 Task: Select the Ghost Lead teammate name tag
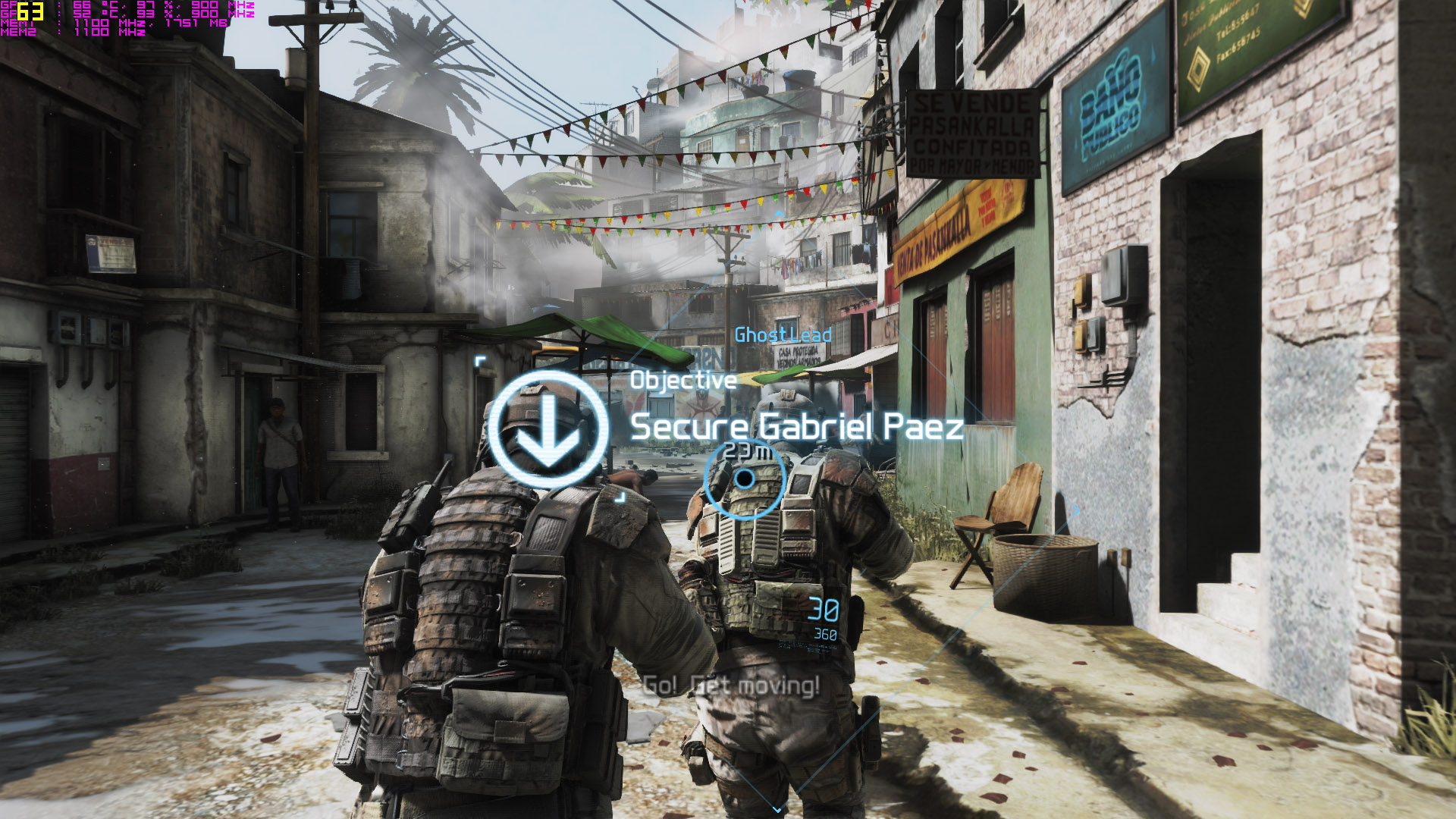(783, 334)
